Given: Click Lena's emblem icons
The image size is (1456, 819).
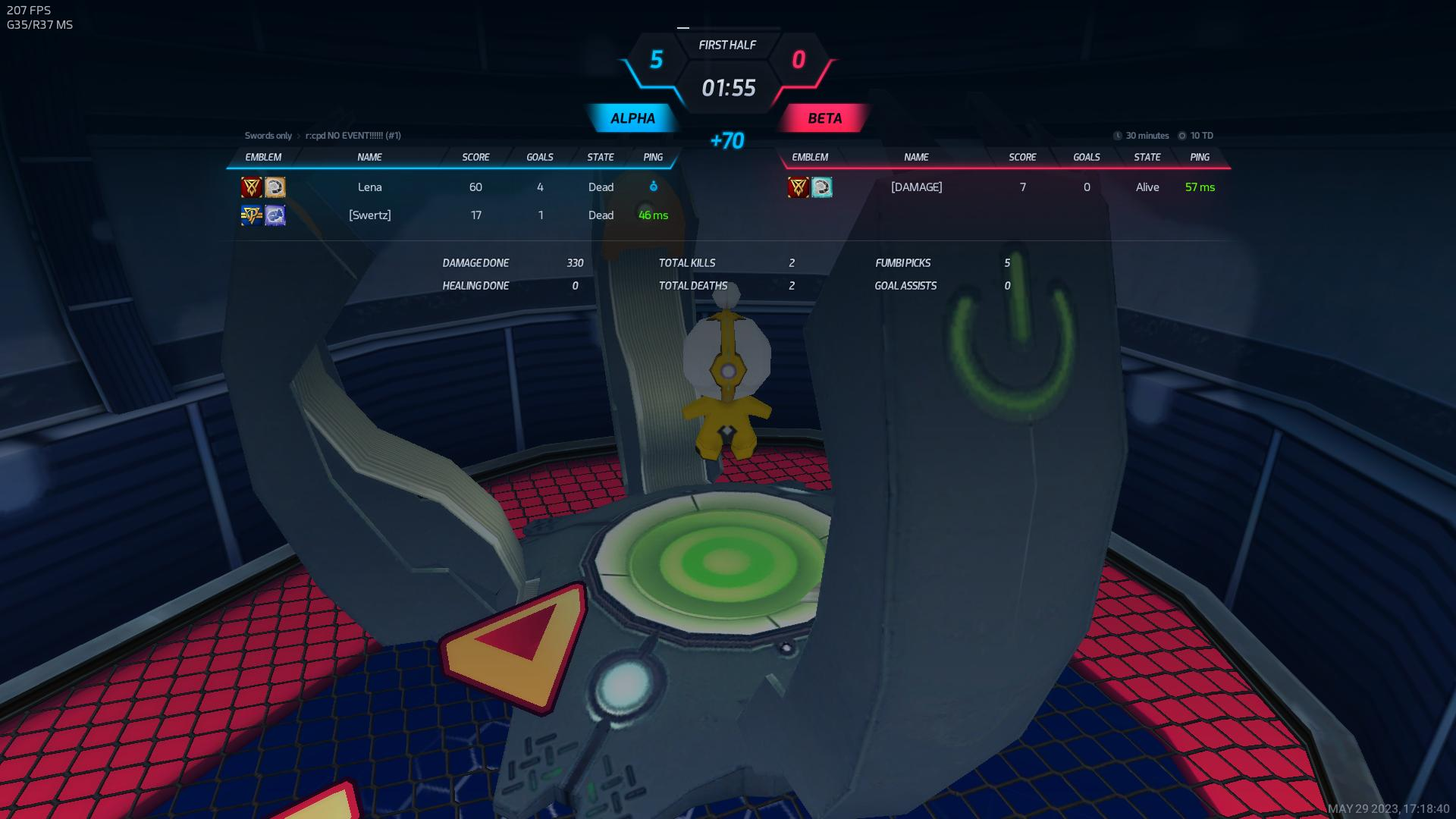Looking at the screenshot, I should click(x=263, y=187).
